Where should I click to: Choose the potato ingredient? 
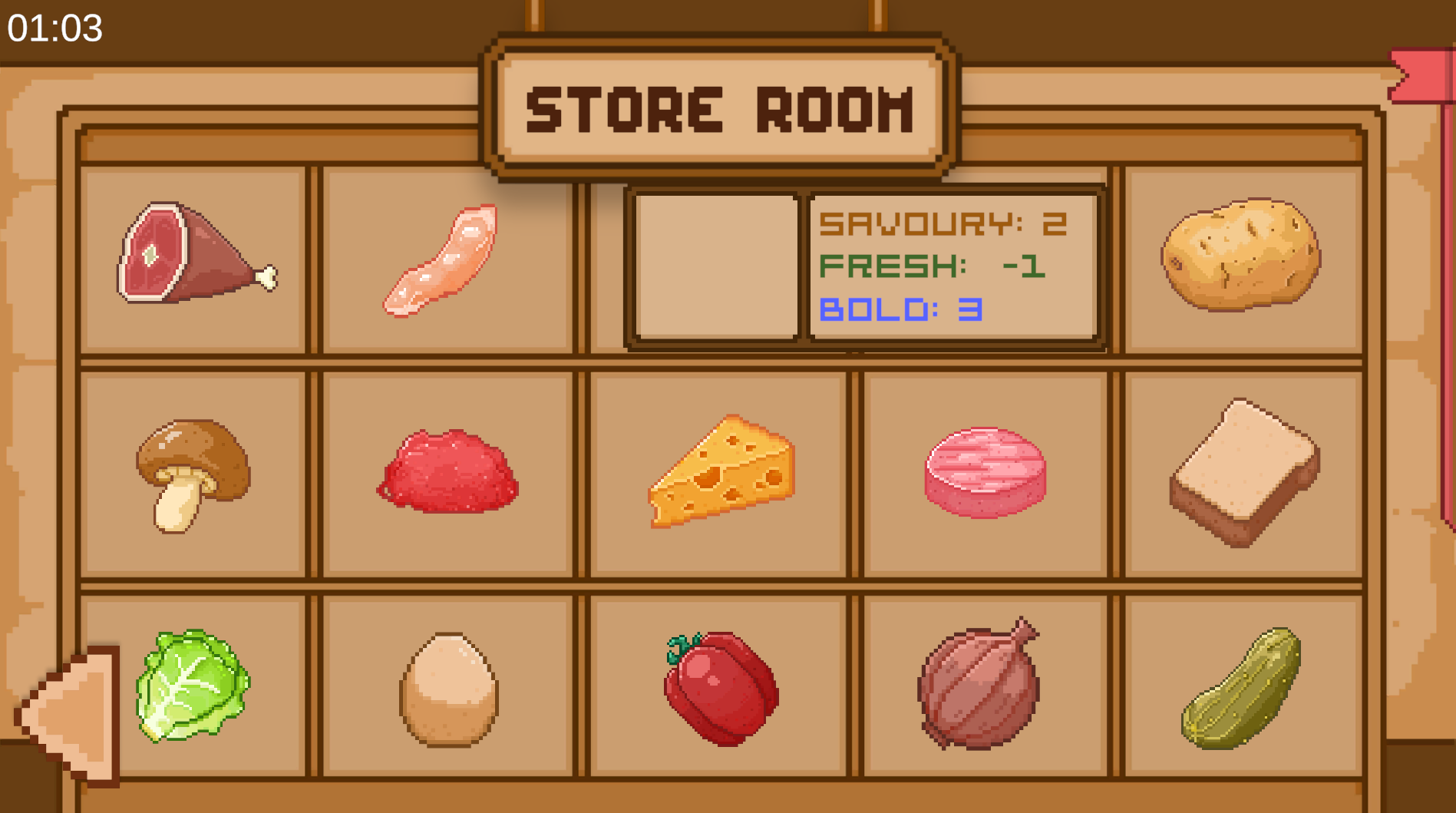1241,253
